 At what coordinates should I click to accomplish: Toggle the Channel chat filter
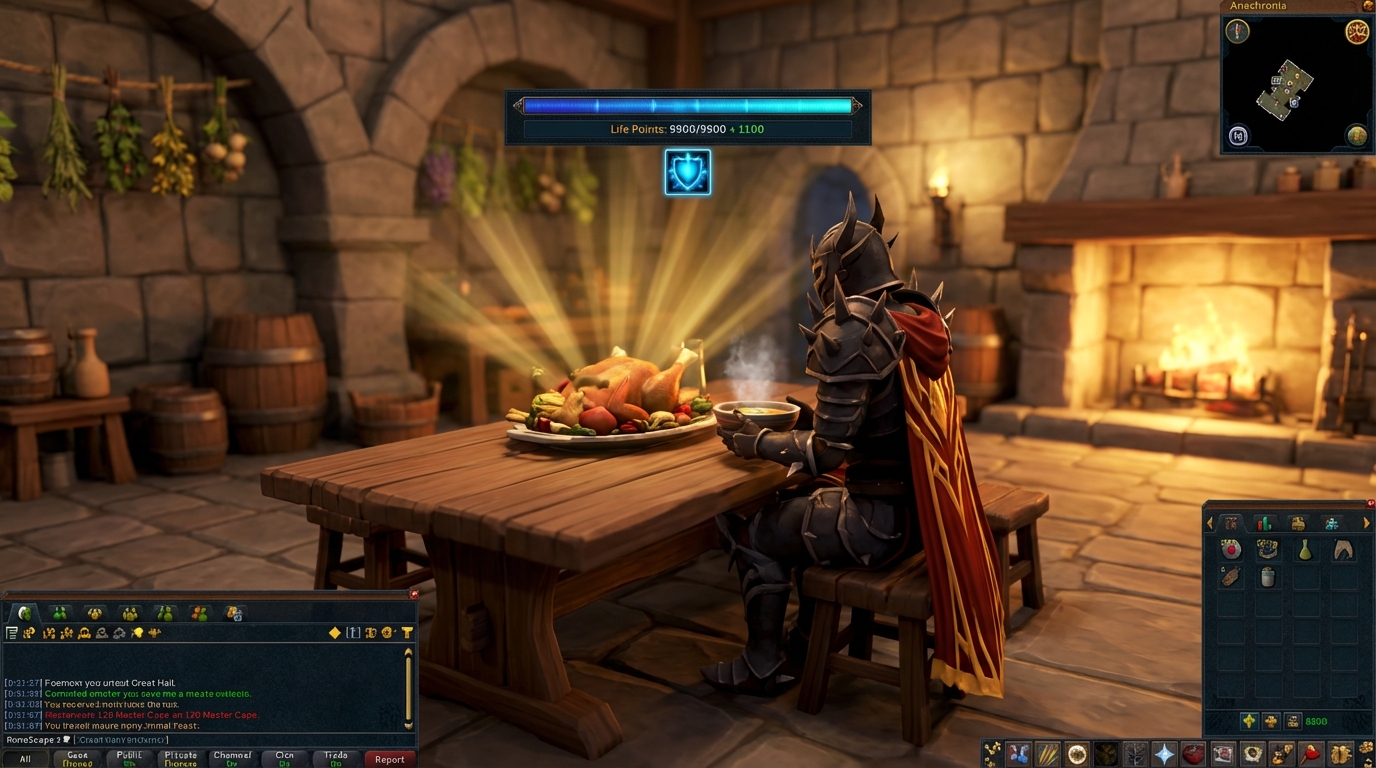(233, 759)
